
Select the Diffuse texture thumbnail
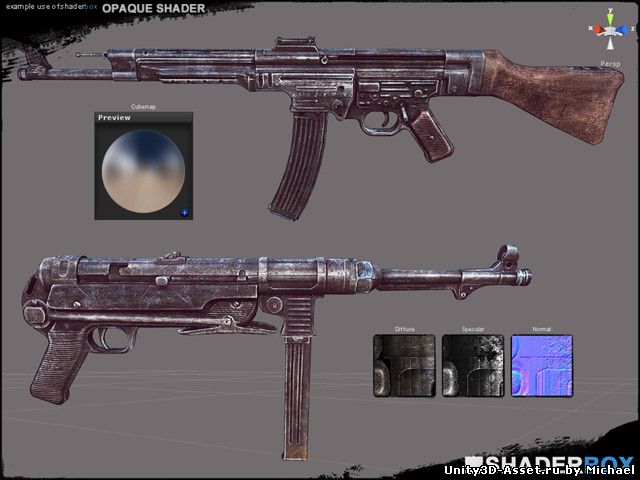click(x=404, y=365)
